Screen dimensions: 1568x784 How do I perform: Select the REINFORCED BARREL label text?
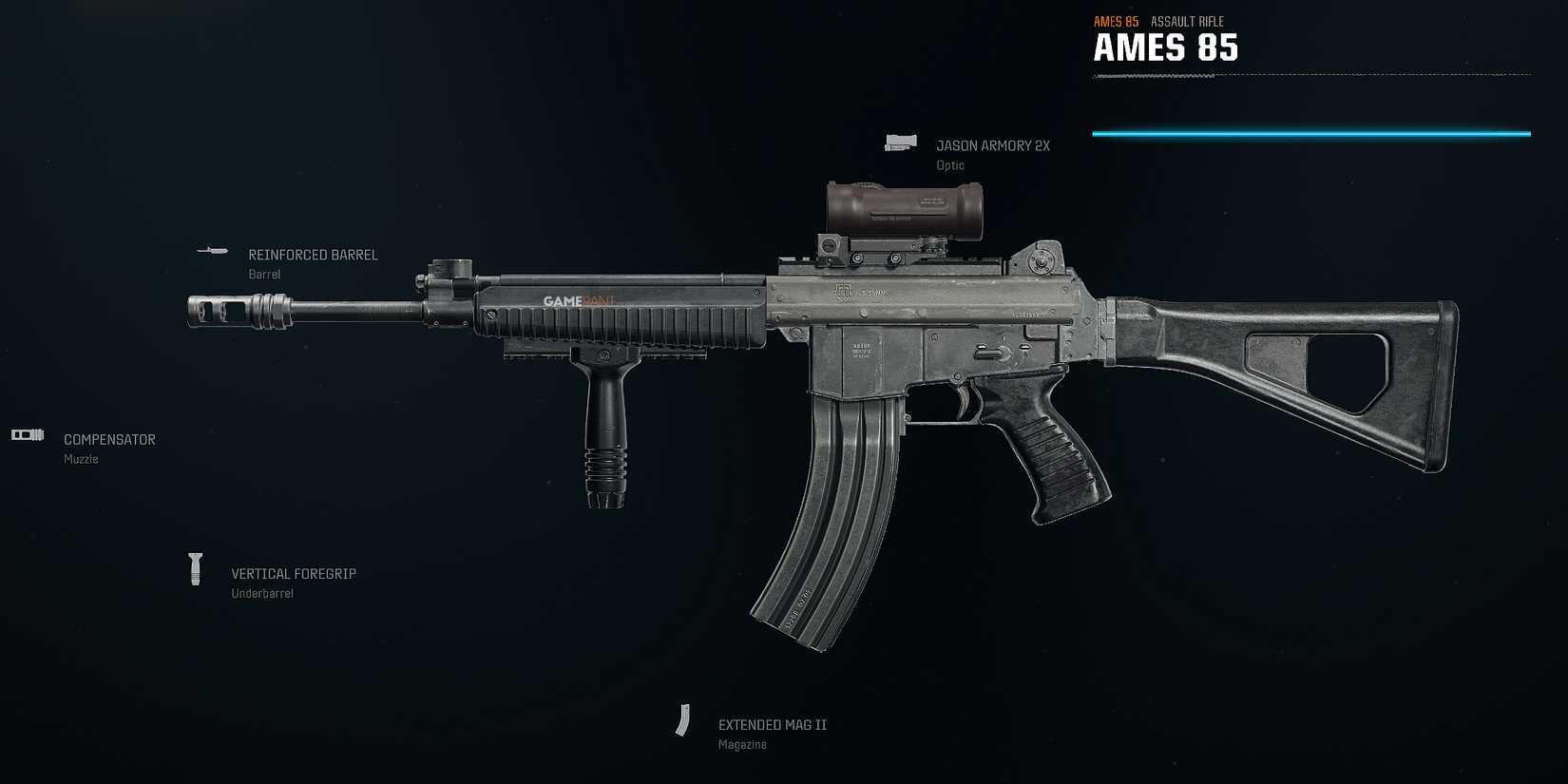(x=313, y=255)
